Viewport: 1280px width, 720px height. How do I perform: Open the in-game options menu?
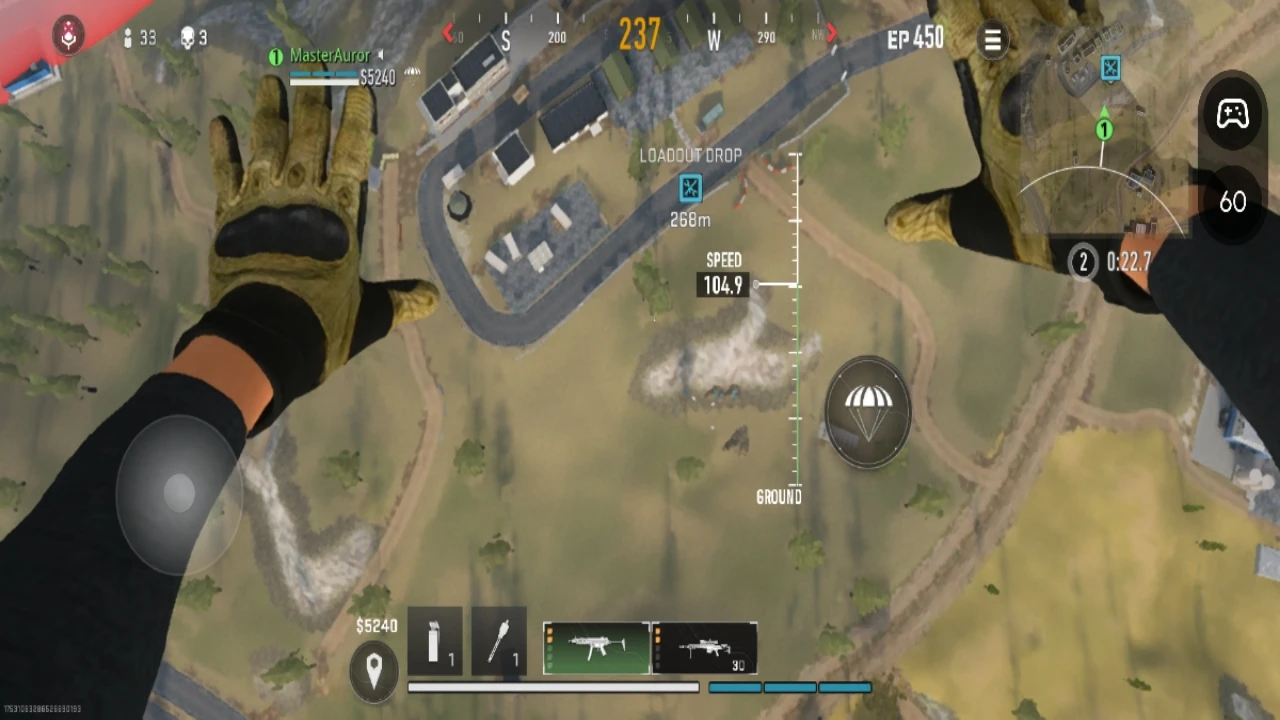993,40
